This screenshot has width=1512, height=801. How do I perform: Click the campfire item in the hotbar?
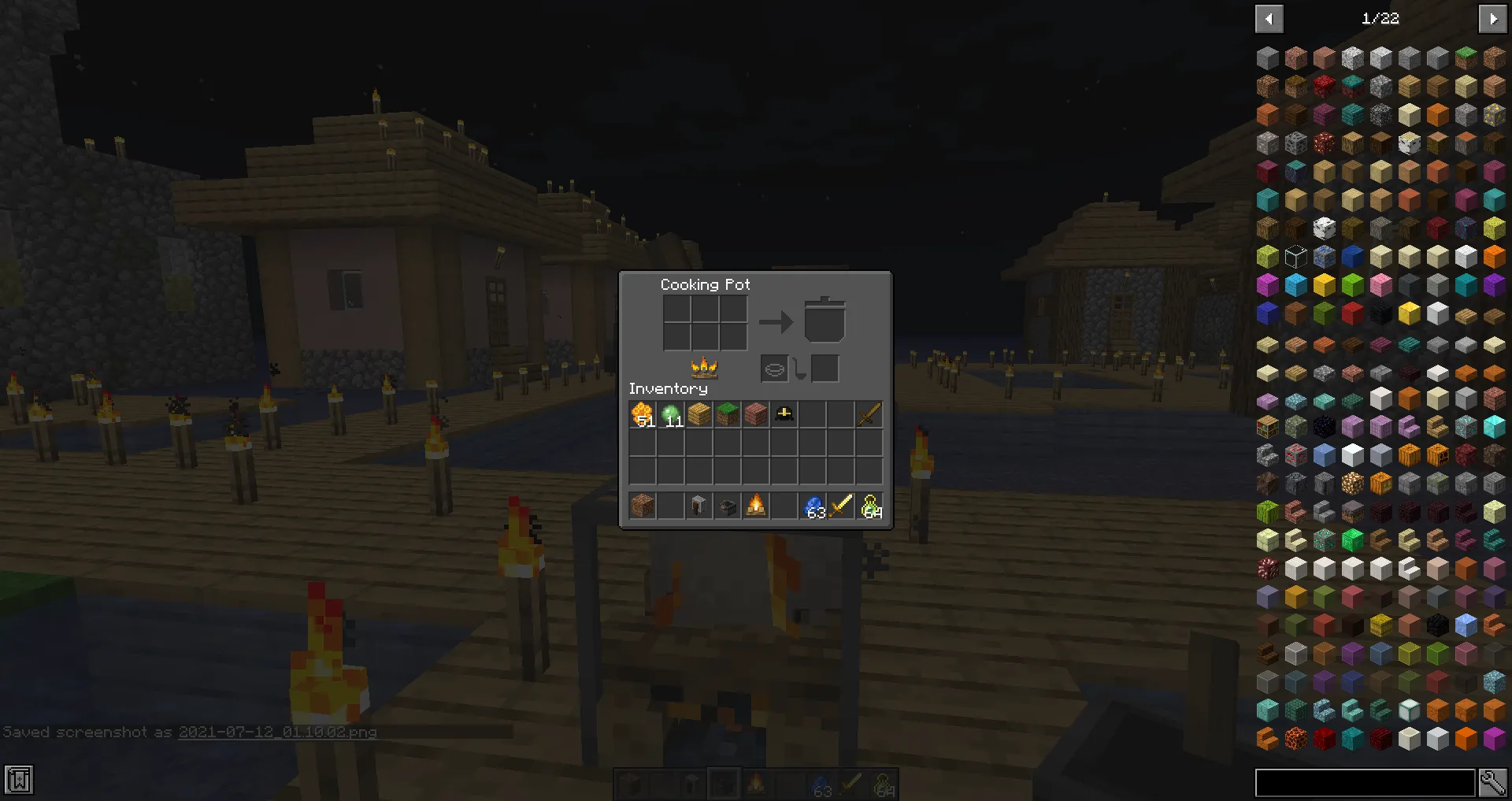coord(755,506)
